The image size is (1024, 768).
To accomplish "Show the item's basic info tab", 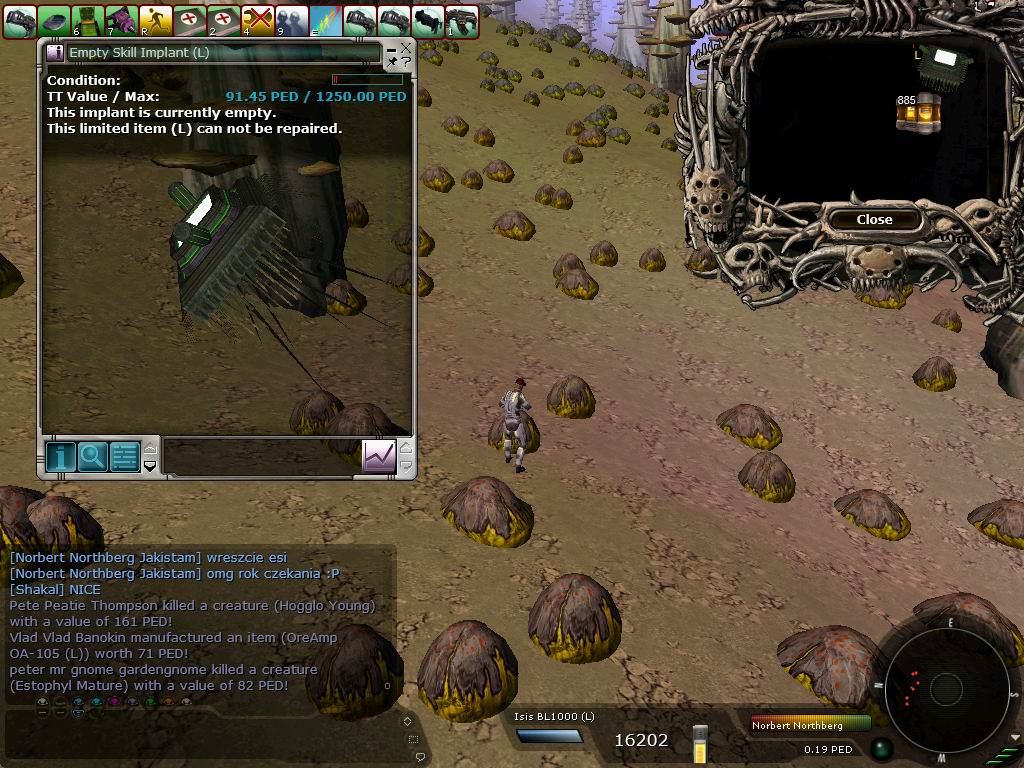I will 60,456.
